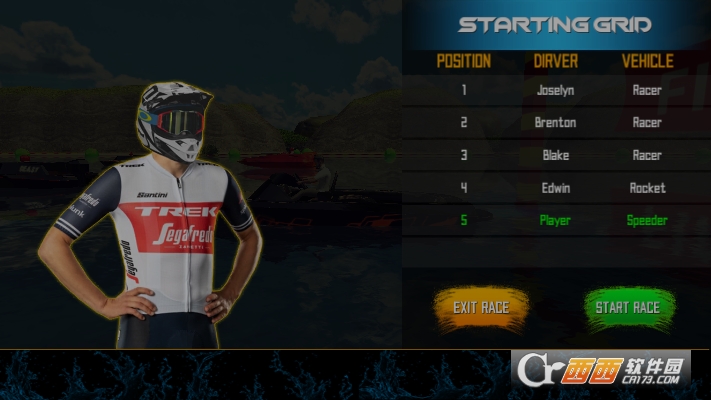
Task: Choose Brenton's starting grid row
Action: pyautogui.click(x=555, y=123)
